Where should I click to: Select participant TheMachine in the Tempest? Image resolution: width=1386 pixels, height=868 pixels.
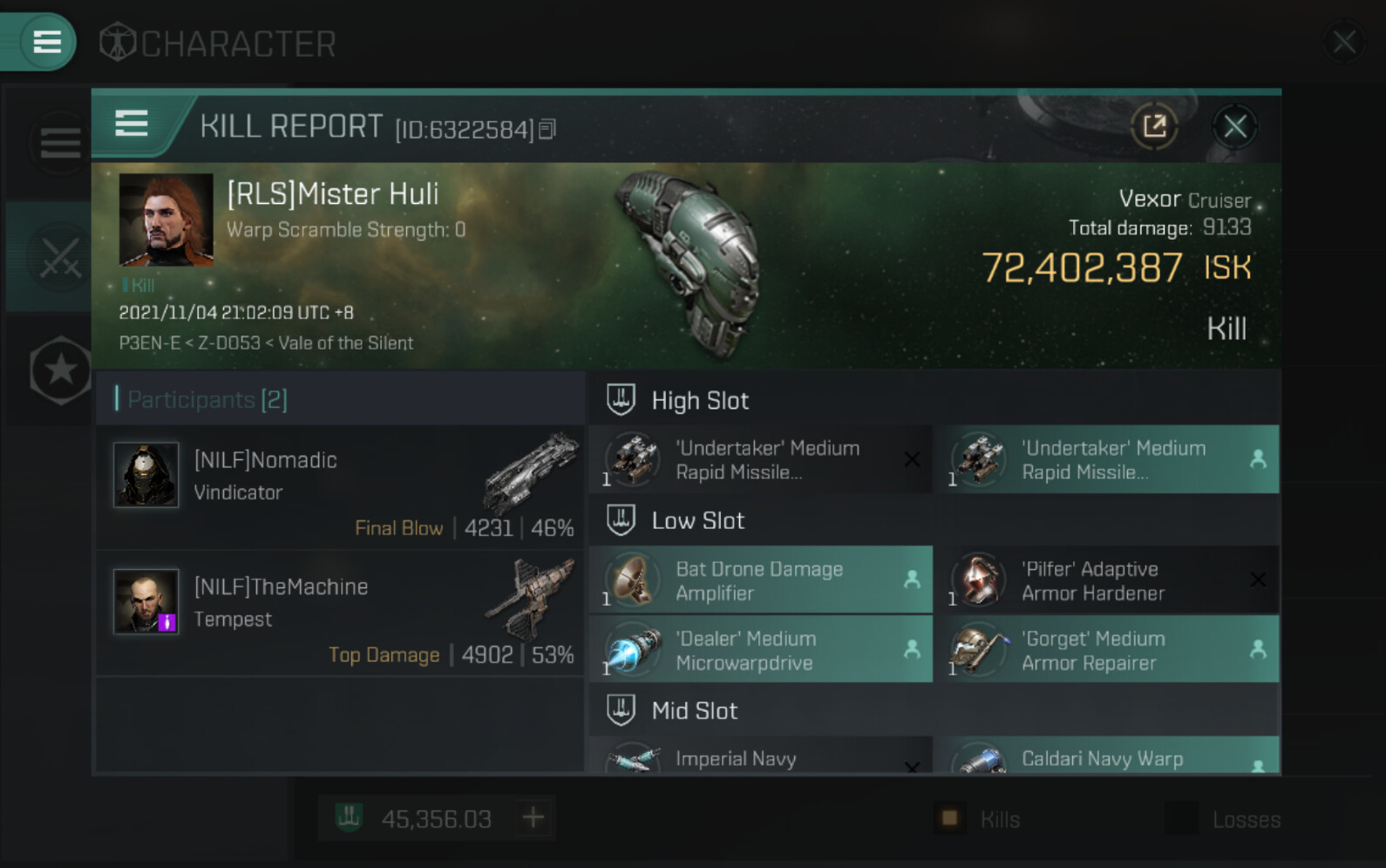340,614
